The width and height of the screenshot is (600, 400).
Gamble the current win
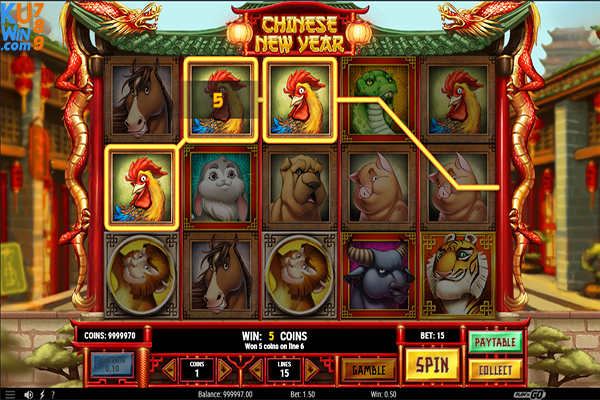[368, 369]
